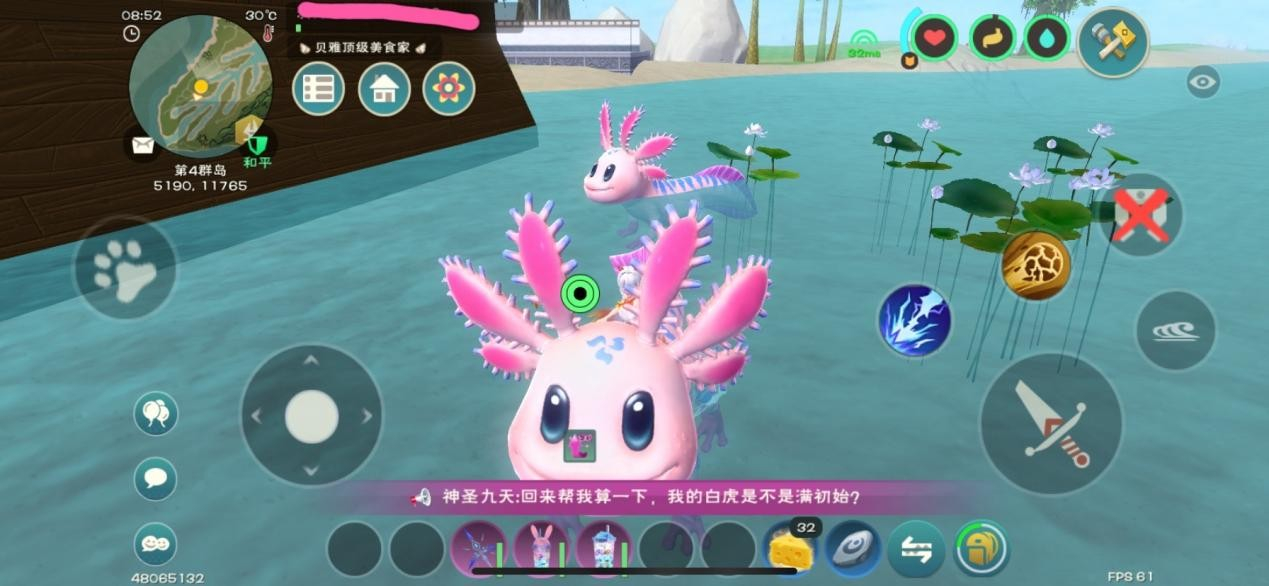The height and width of the screenshot is (586, 1269).
Task: Select the pink rabbit drink hotbar slot
Action: pyautogui.click(x=541, y=549)
